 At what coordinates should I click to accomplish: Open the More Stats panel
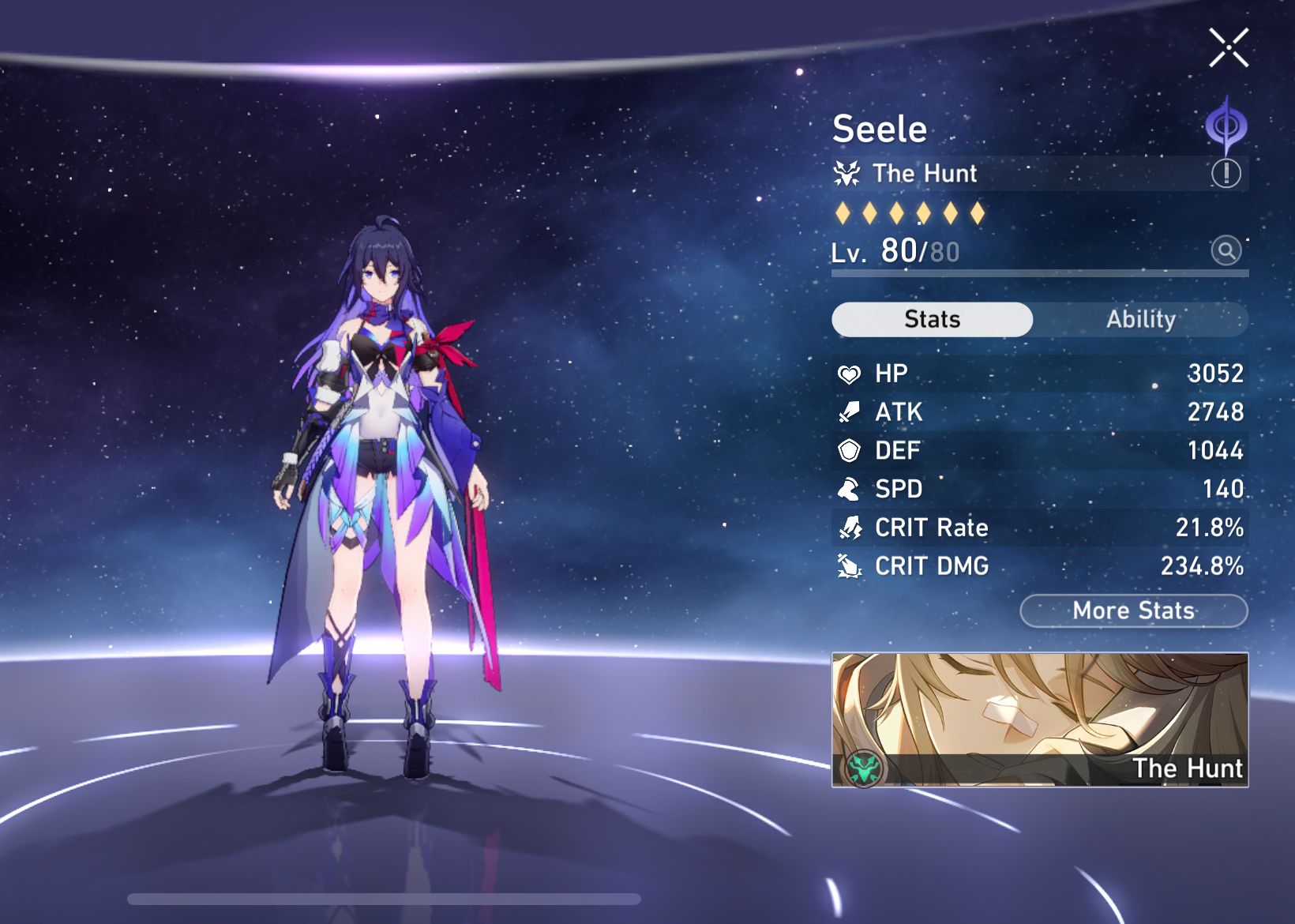click(x=1133, y=610)
